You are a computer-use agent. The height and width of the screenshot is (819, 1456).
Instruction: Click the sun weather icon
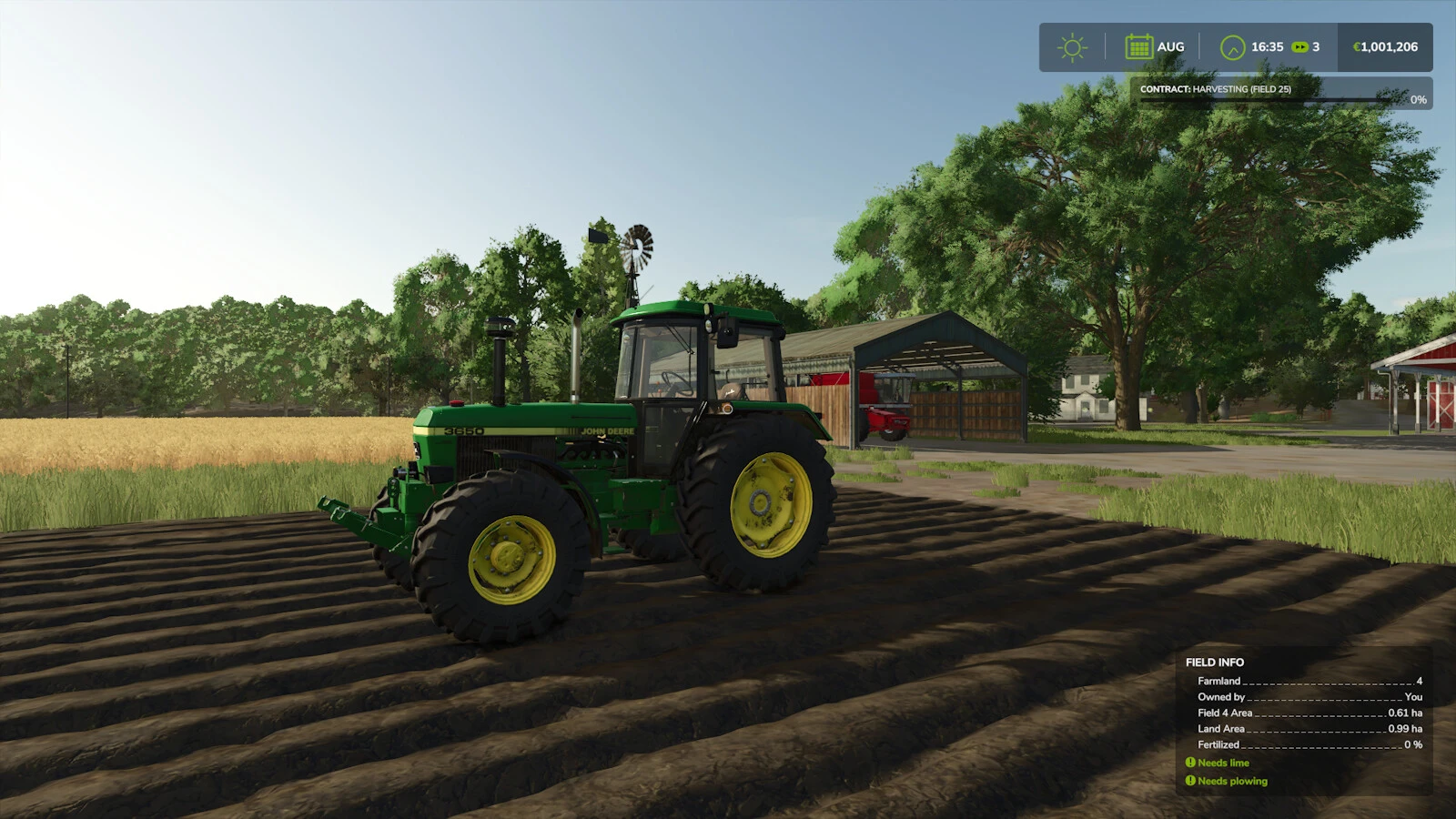1072,45
